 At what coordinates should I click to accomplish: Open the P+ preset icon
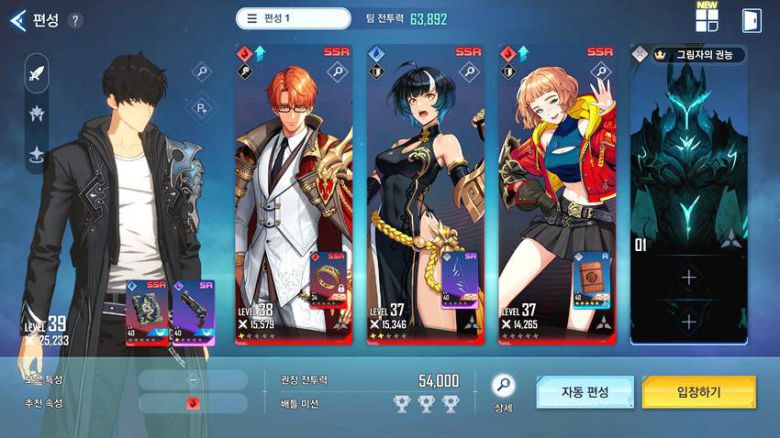[201, 107]
